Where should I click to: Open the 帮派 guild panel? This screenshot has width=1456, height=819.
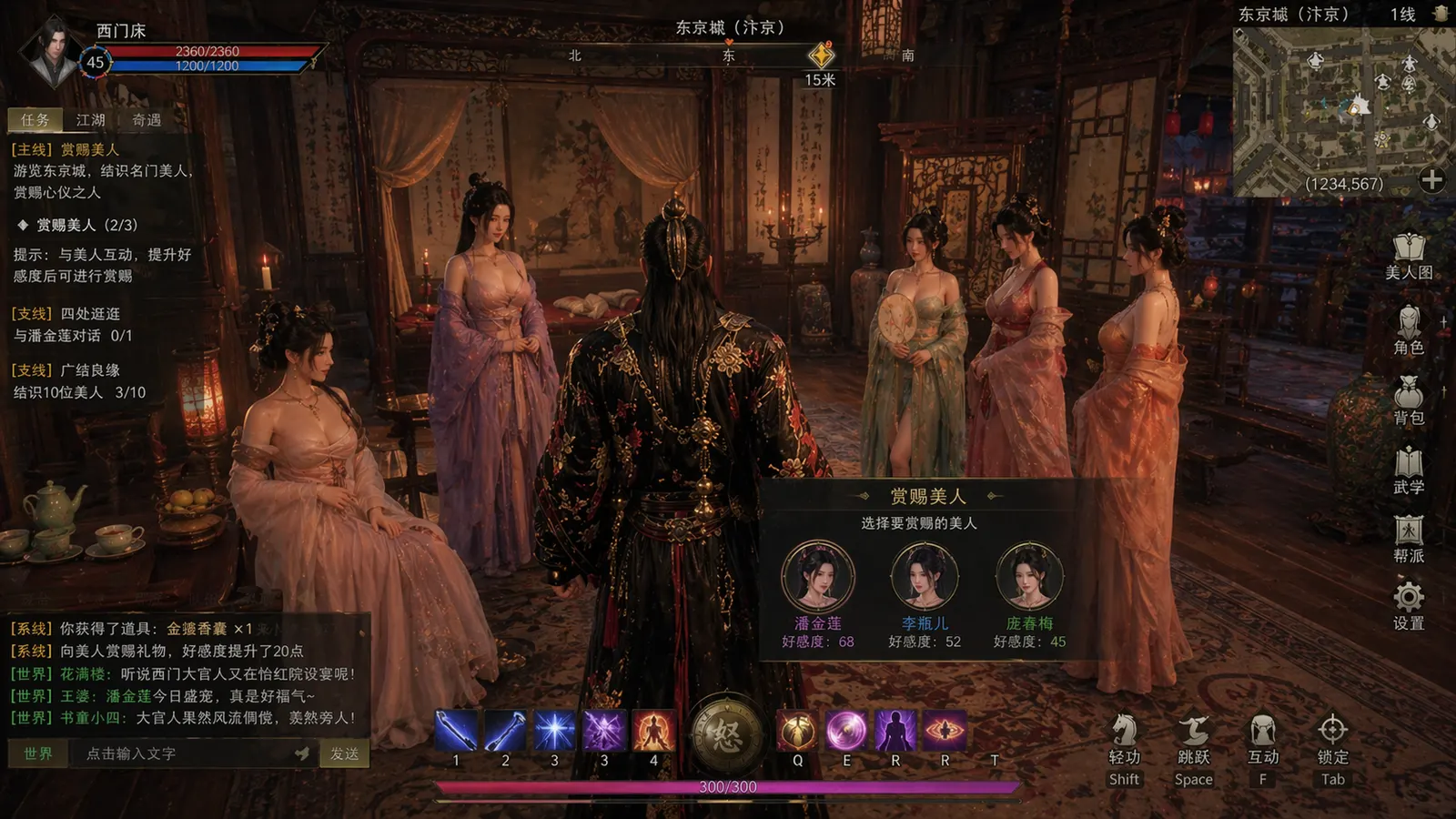coord(1408,539)
